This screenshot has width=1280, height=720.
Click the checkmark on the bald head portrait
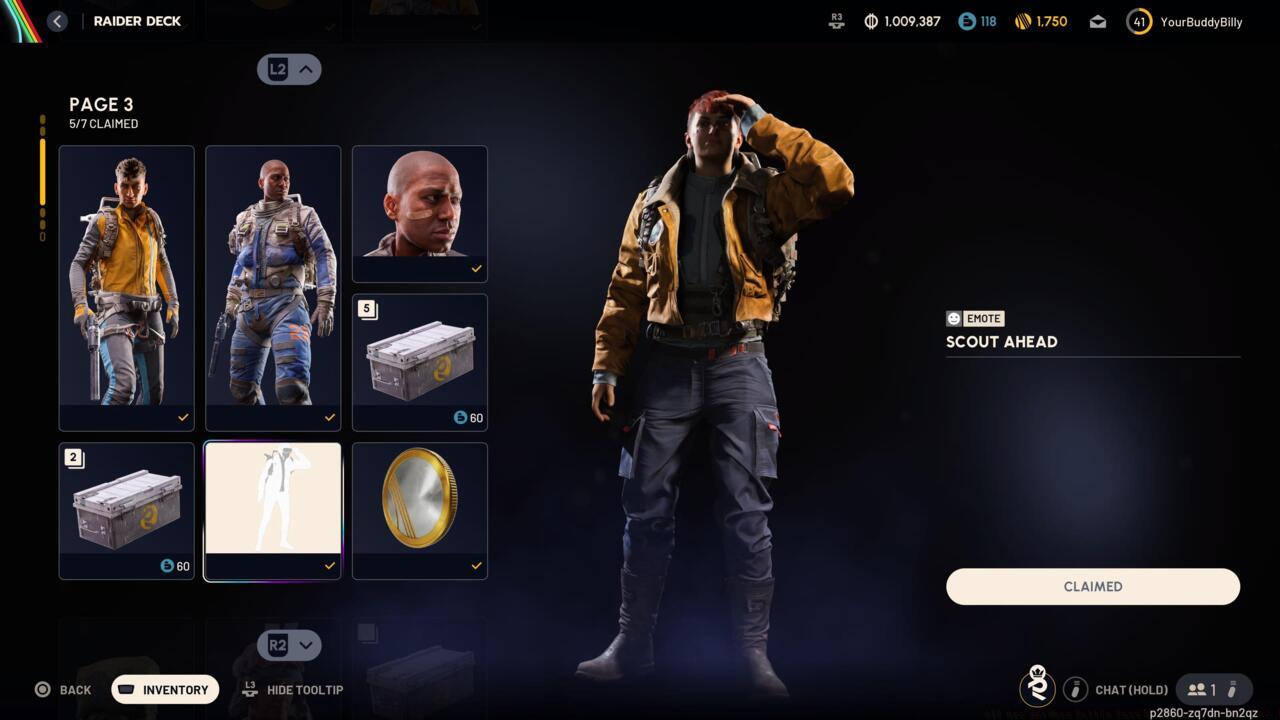477,268
